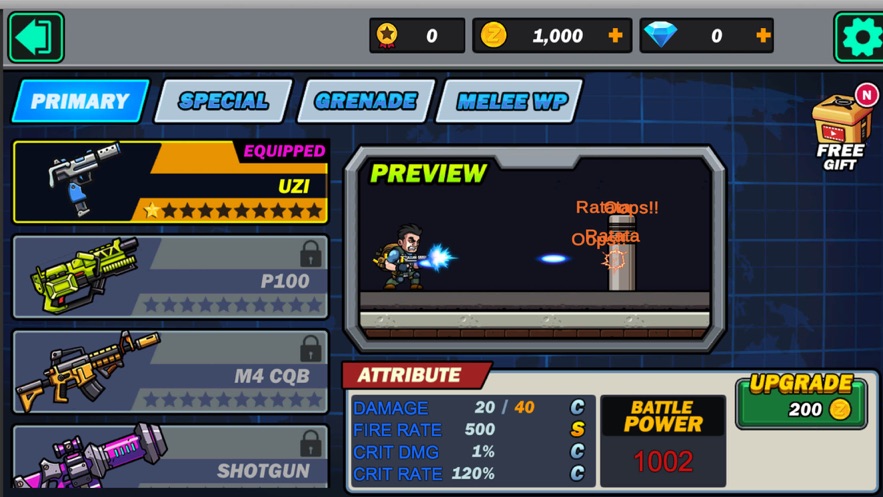Buy more diamonds with plus button
The height and width of the screenshot is (497, 883).
coord(763,36)
